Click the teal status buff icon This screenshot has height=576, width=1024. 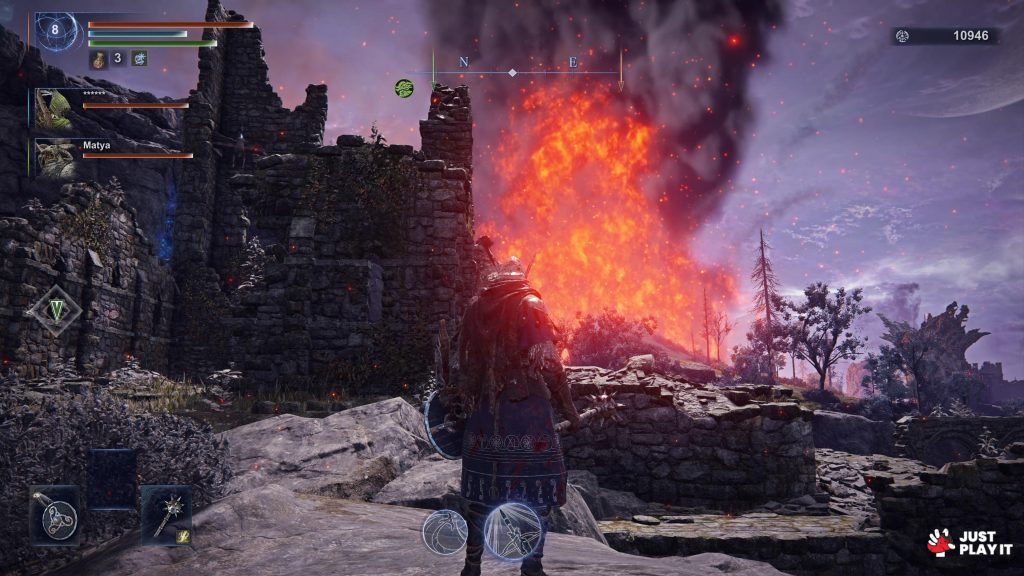[140, 59]
